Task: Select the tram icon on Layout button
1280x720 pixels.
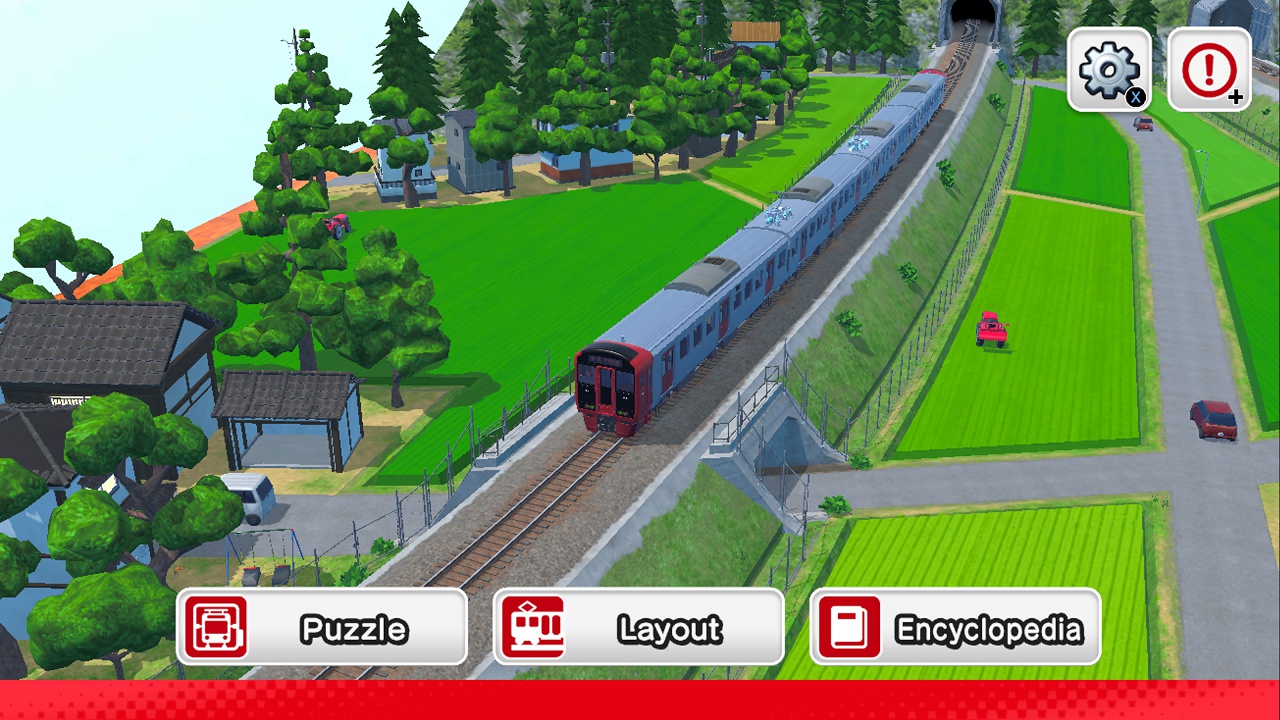Action: point(535,627)
